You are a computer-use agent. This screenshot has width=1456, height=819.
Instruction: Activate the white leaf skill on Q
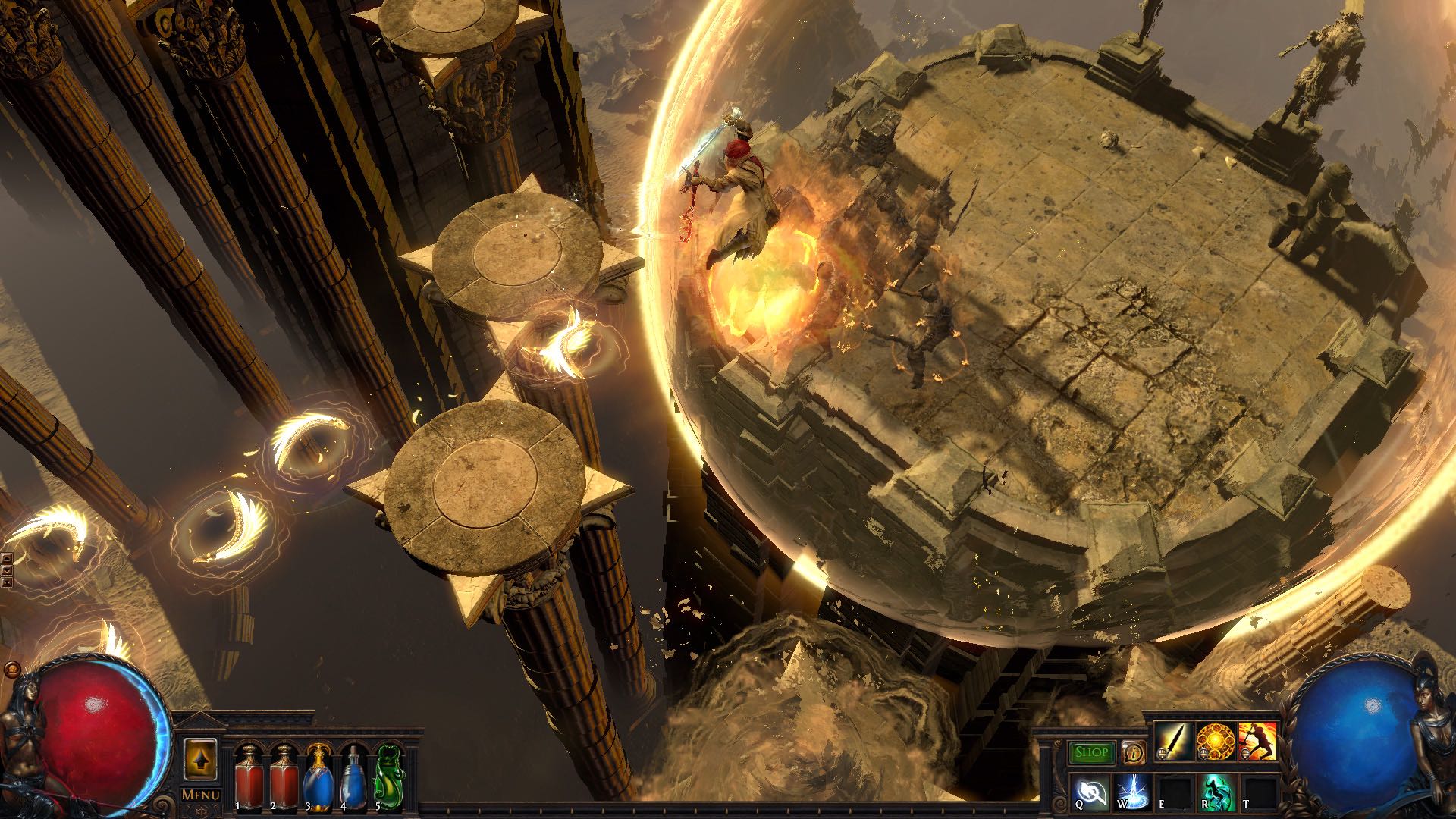(x=1091, y=792)
